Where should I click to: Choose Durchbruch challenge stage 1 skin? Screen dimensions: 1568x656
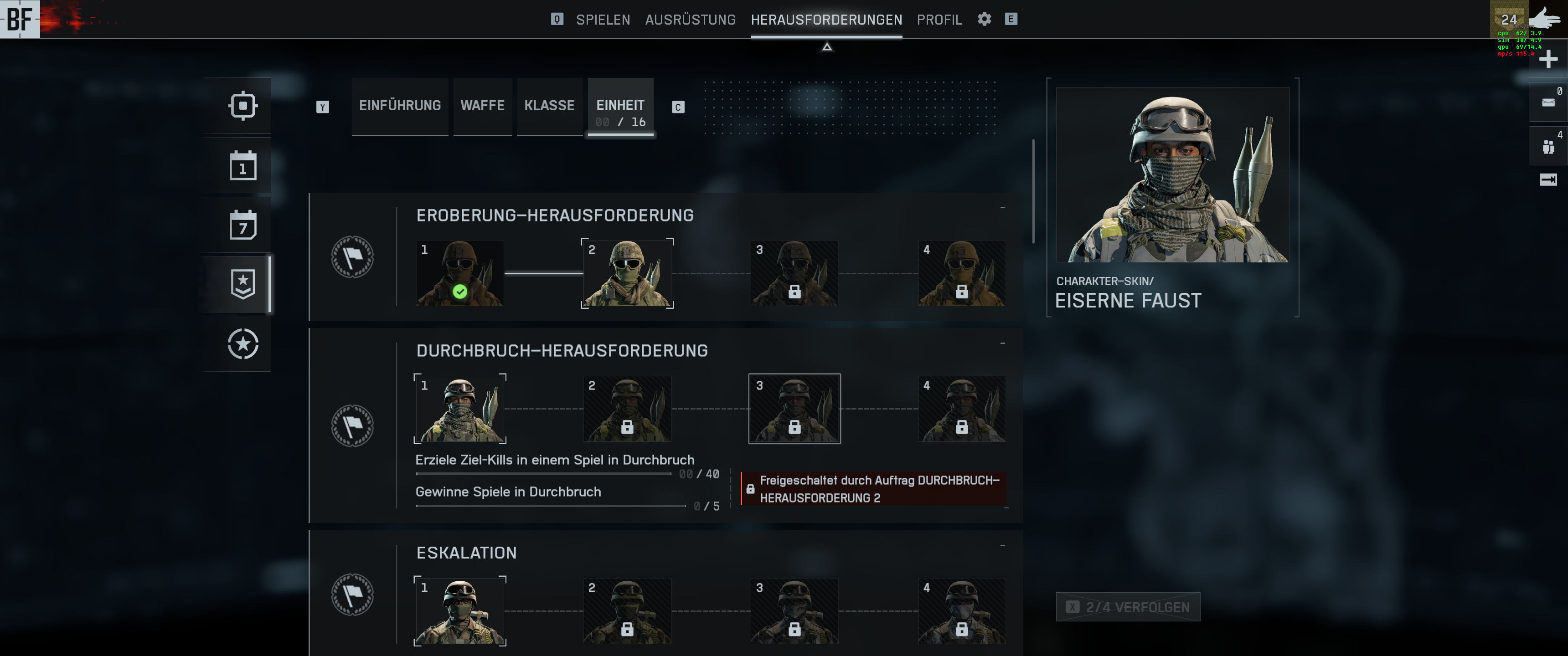point(459,408)
